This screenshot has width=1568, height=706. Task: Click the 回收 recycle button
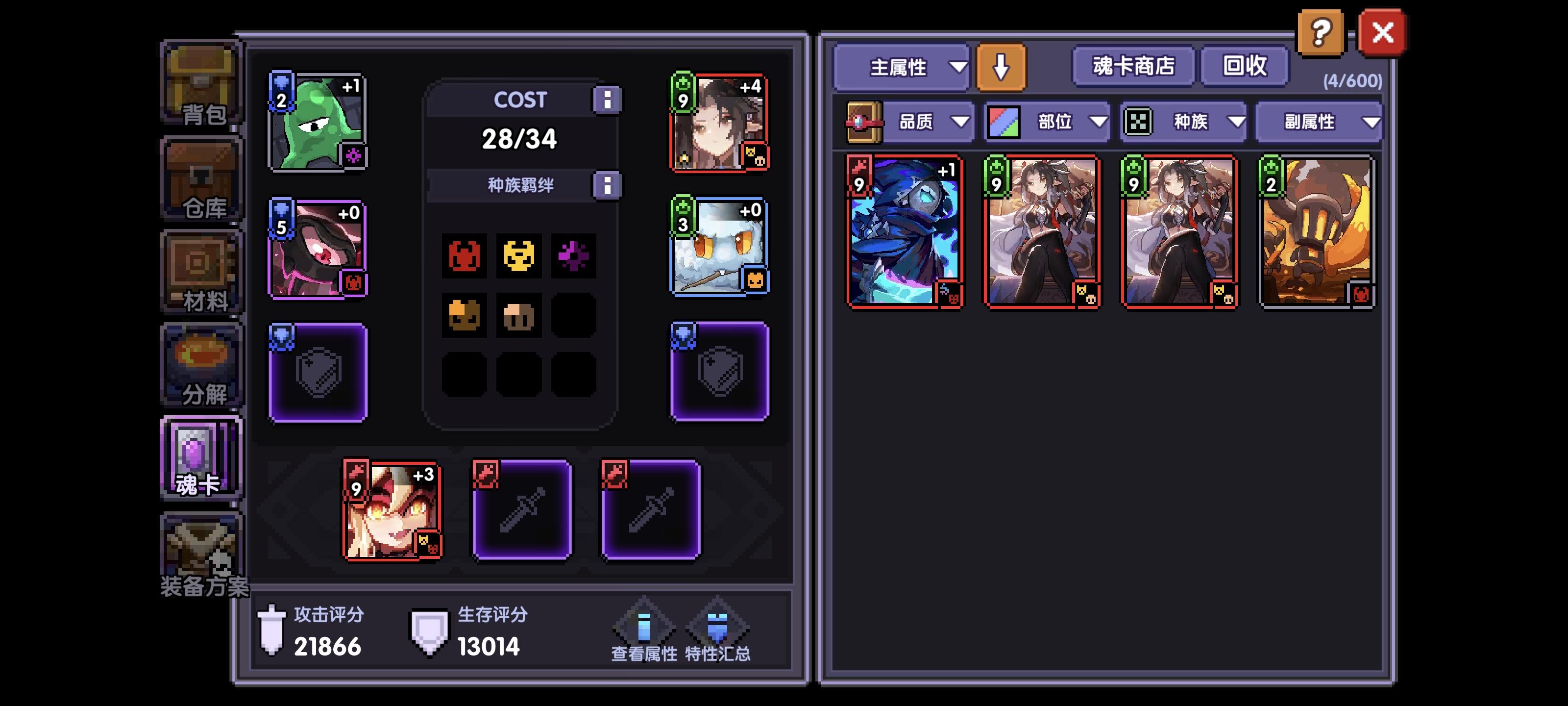tap(1244, 67)
